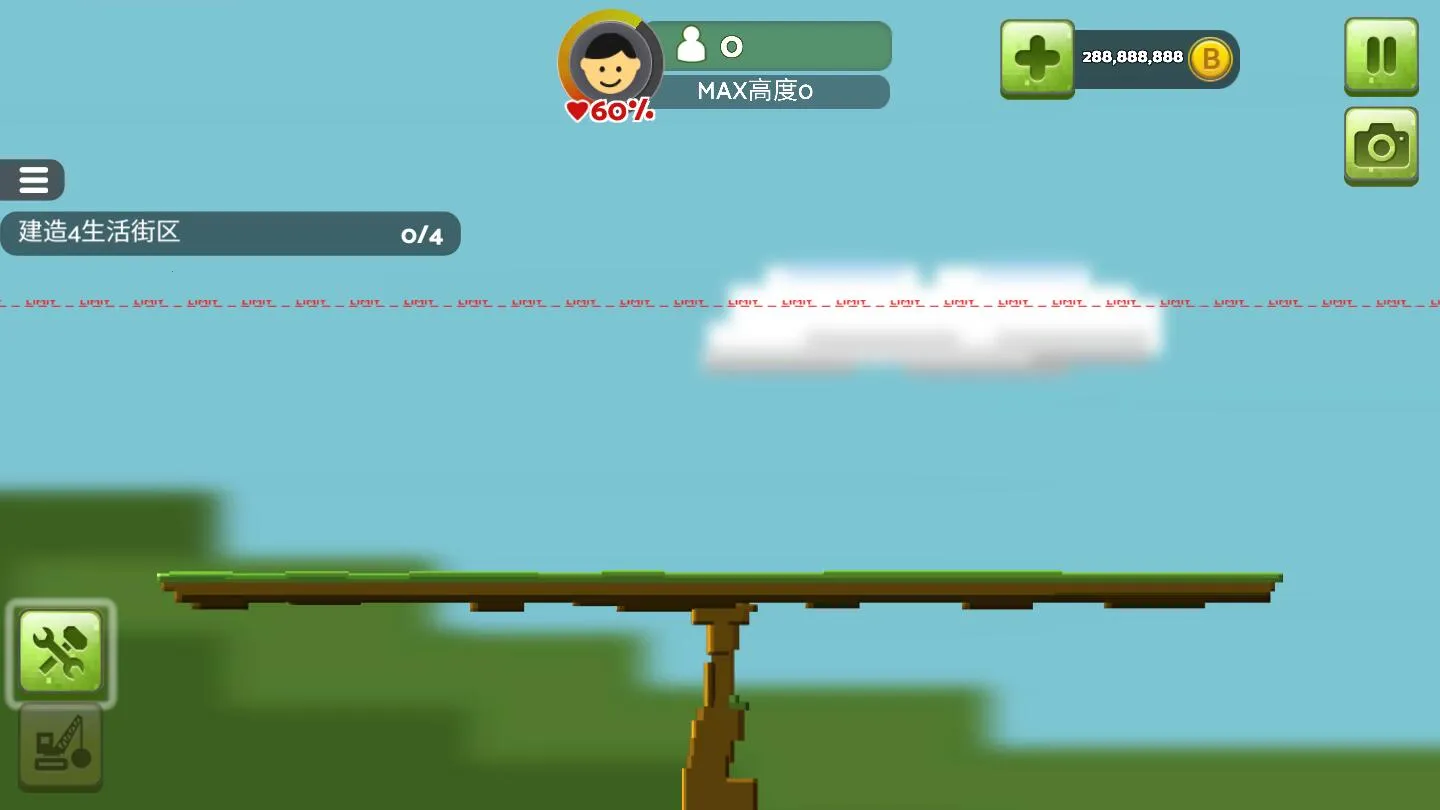This screenshot has height=810, width=1440.
Task: Select the demolition wrecking crane button
Action: point(61,746)
